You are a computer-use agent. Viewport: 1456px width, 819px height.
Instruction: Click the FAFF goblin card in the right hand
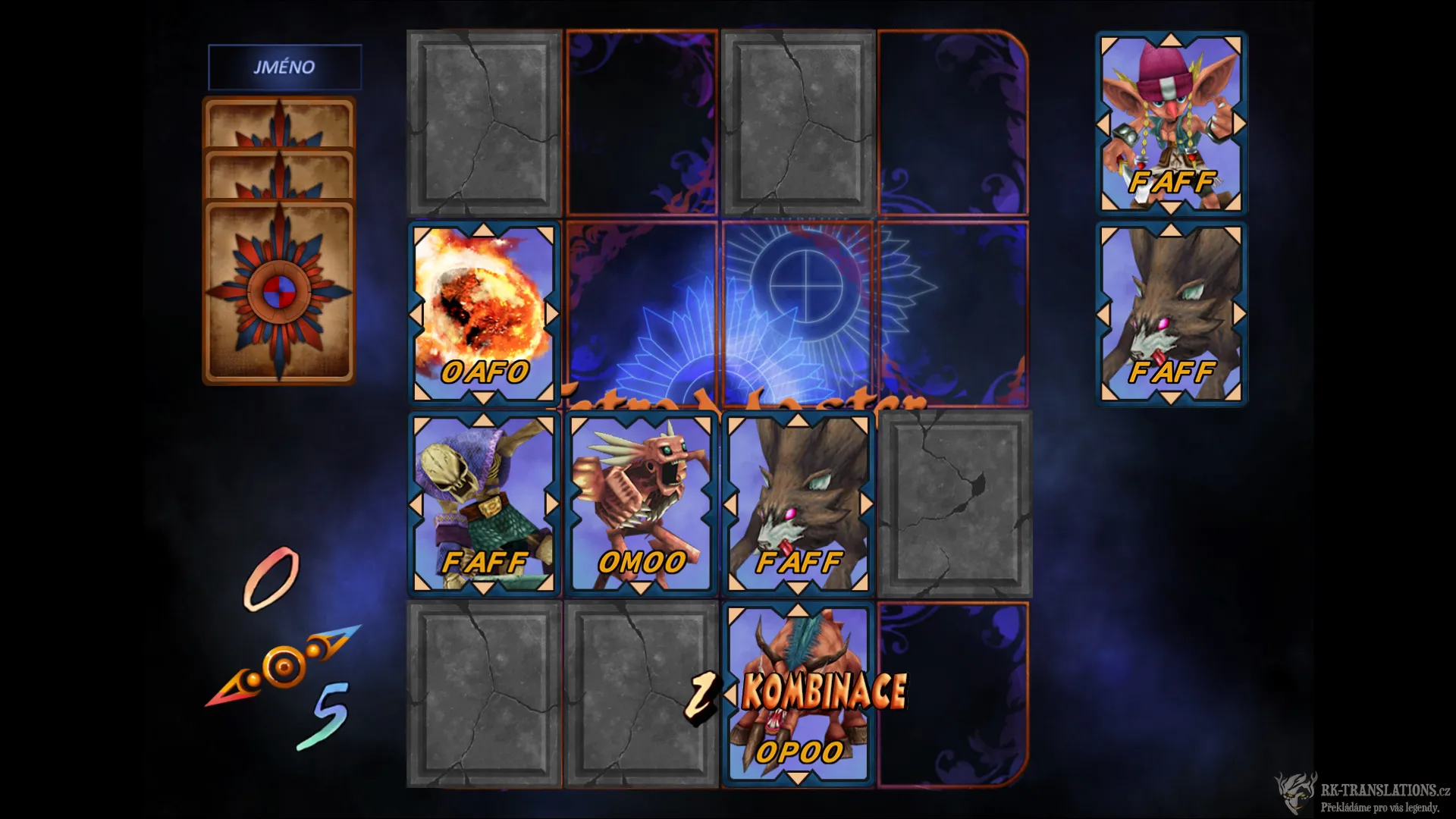1170,121
